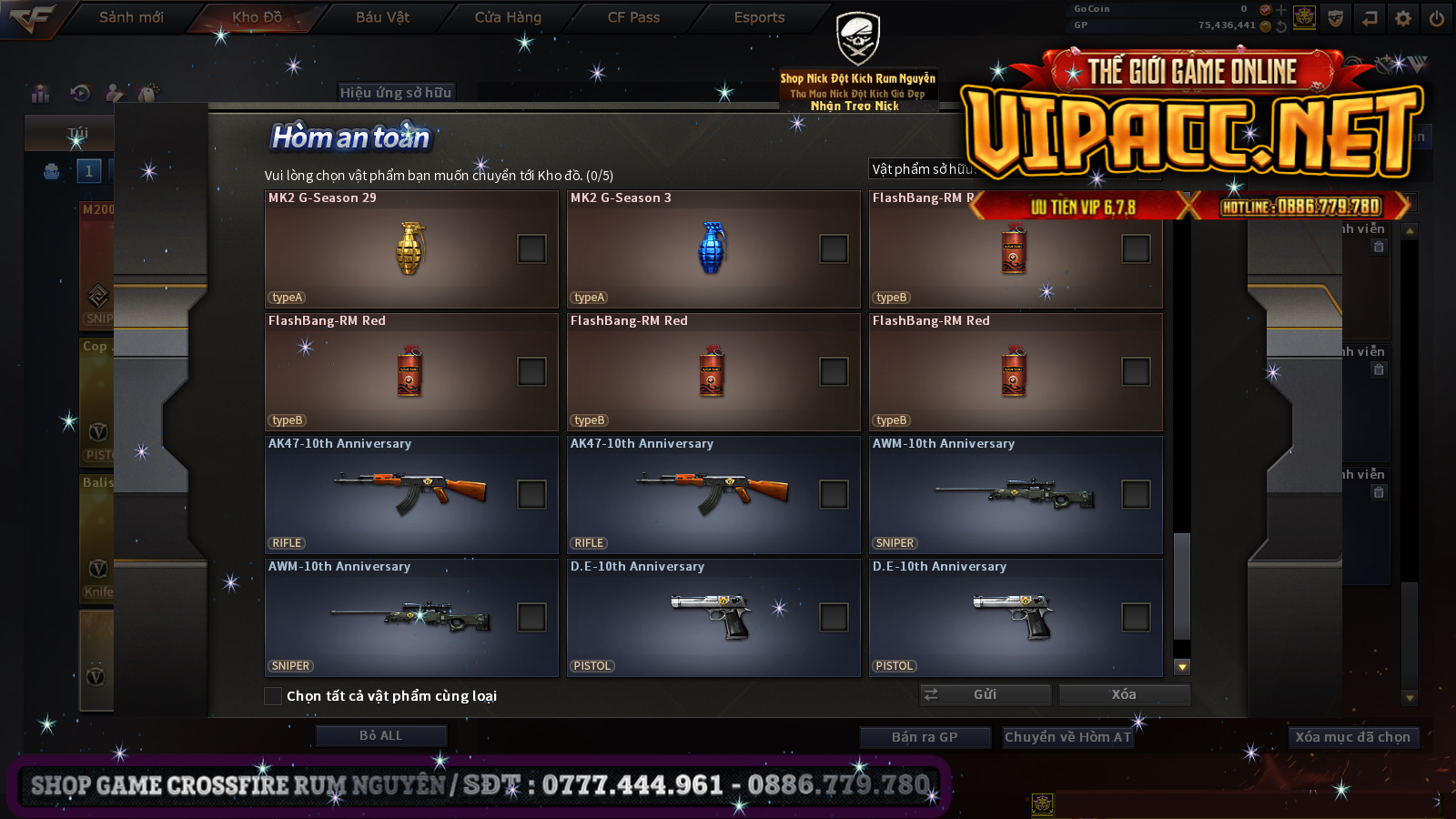
Task: Click the Bỏ ALL button
Action: [380, 735]
